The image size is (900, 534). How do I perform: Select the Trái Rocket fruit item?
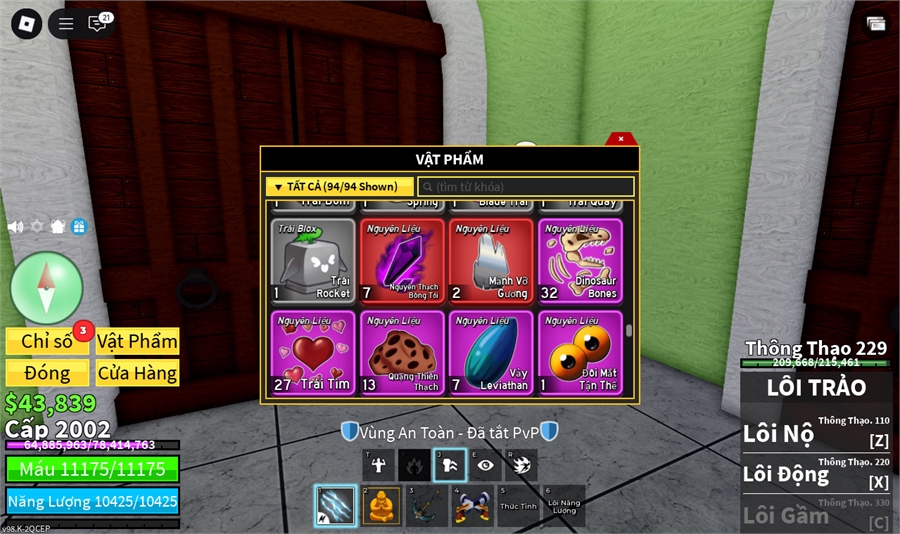point(313,260)
